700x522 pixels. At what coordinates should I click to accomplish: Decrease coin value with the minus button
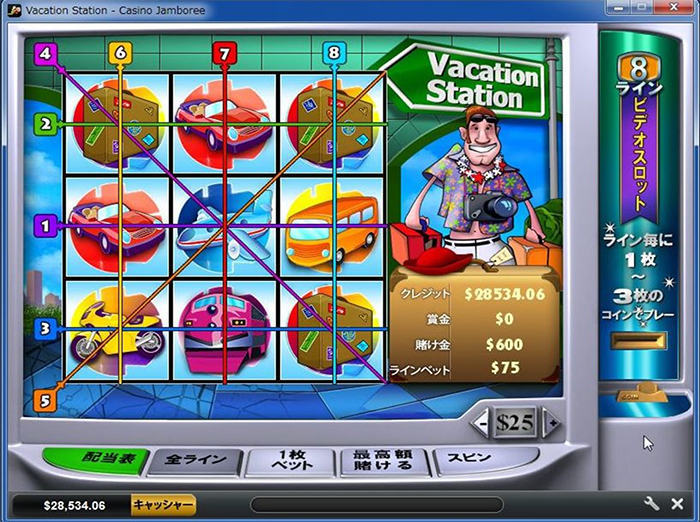tap(481, 423)
